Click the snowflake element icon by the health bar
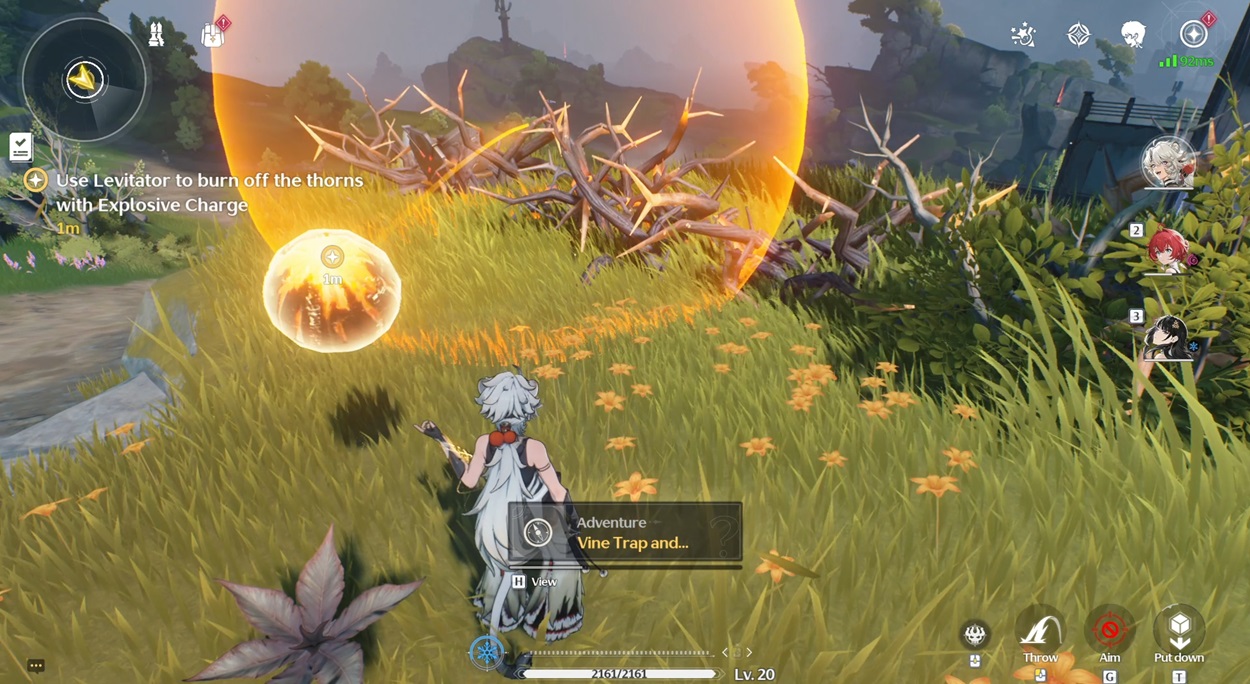Screen dimensions: 1250x684 487,652
